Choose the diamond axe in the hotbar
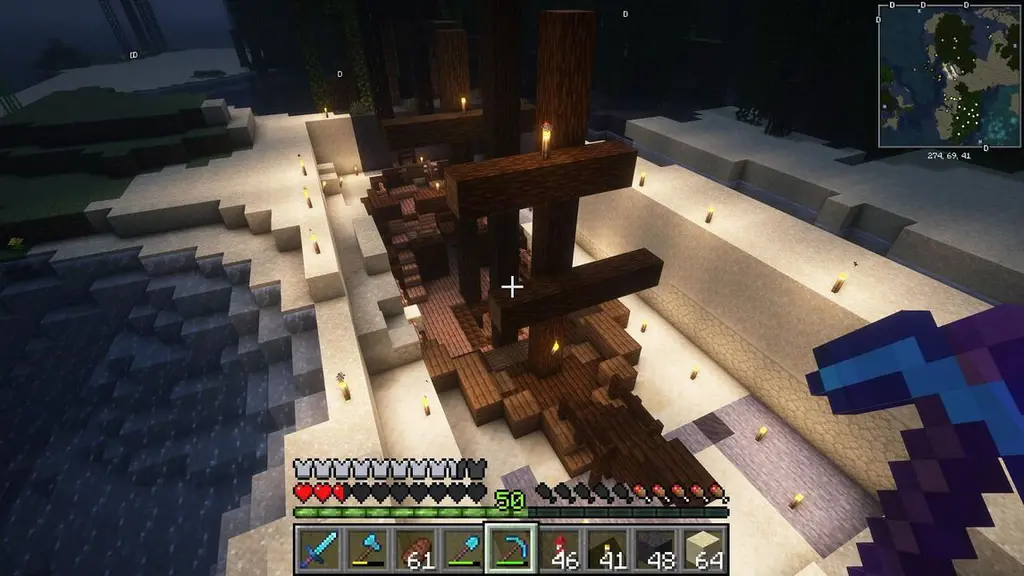This screenshot has width=1024, height=576. click(x=367, y=549)
